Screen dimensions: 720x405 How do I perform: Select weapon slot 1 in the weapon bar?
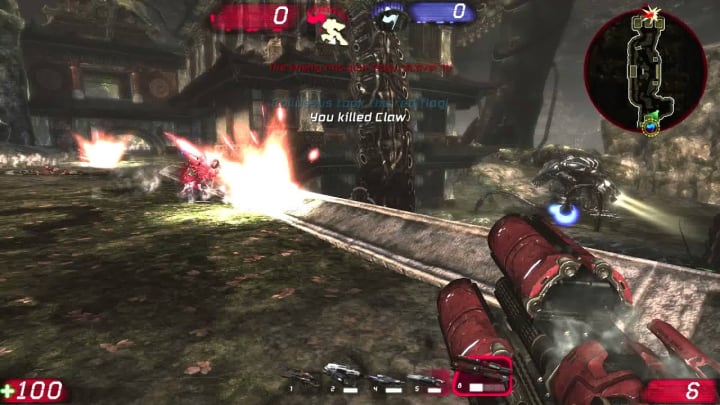pyautogui.click(x=301, y=376)
